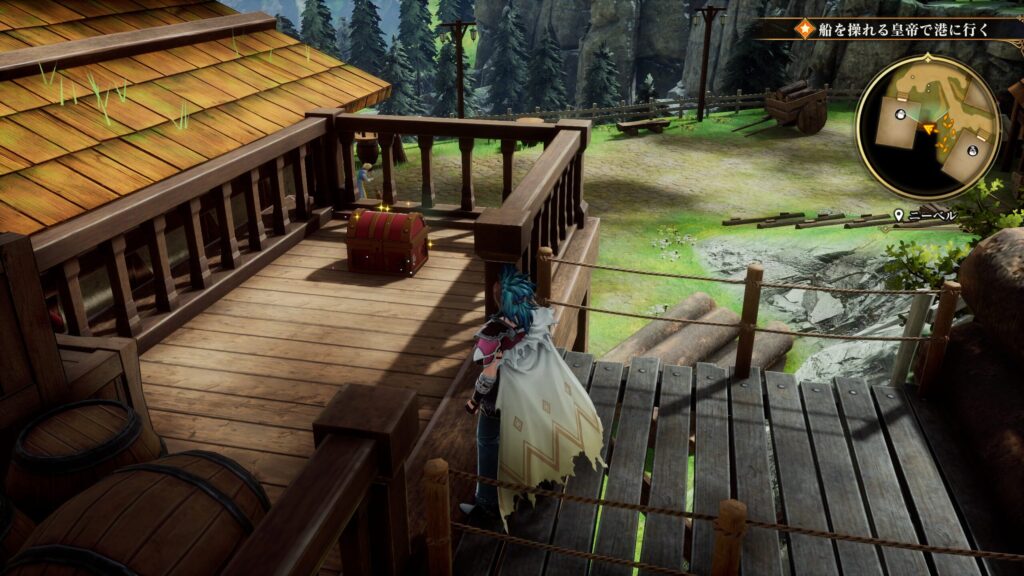Open the circular minimap
Viewport: 1024px width, 576px height.
927,126
